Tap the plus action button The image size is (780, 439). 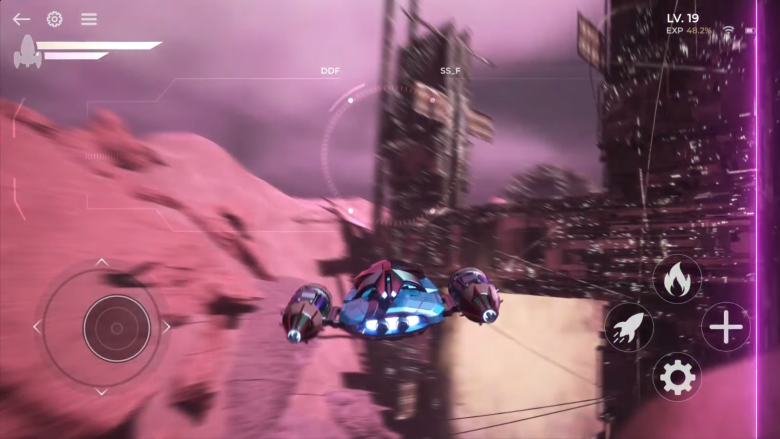click(x=725, y=327)
